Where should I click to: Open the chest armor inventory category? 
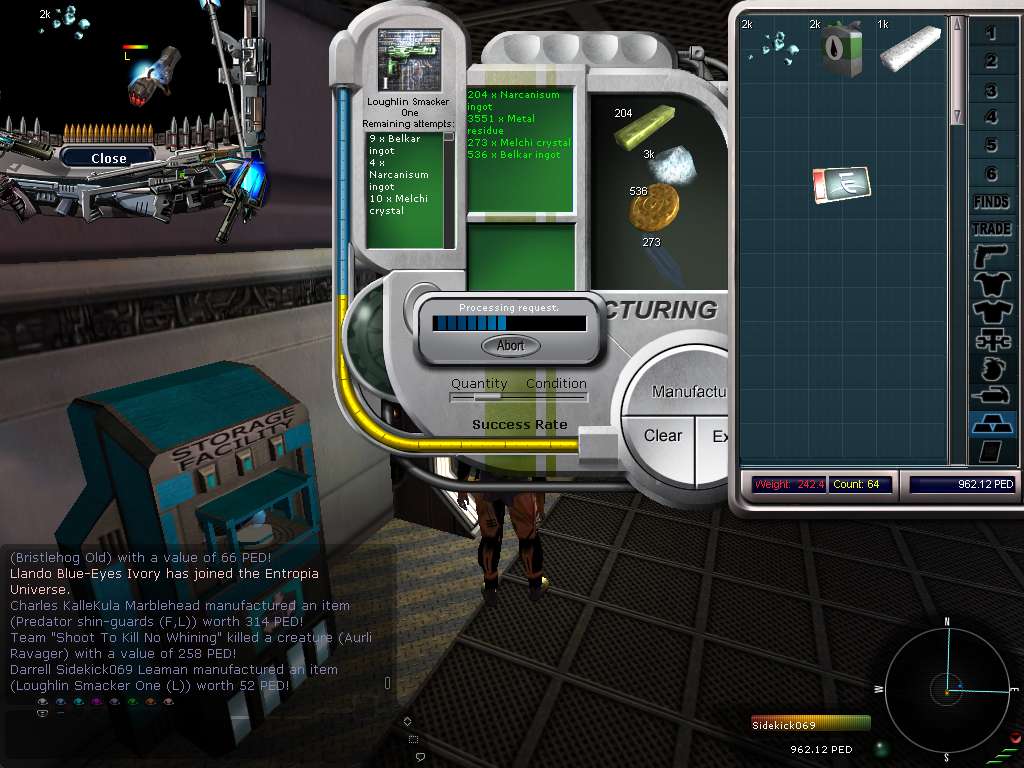click(x=991, y=285)
